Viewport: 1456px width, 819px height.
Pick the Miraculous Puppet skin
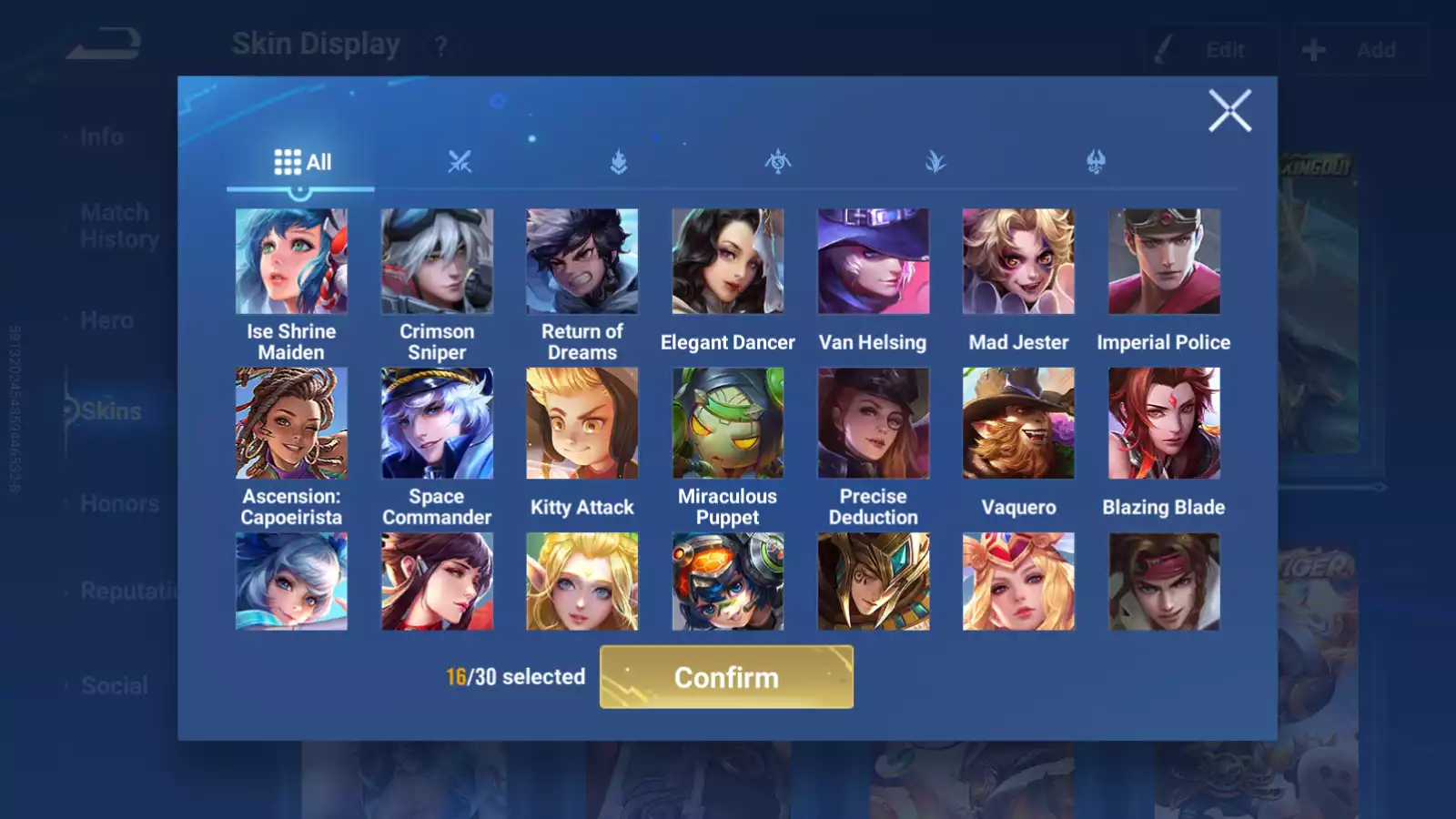tap(728, 424)
